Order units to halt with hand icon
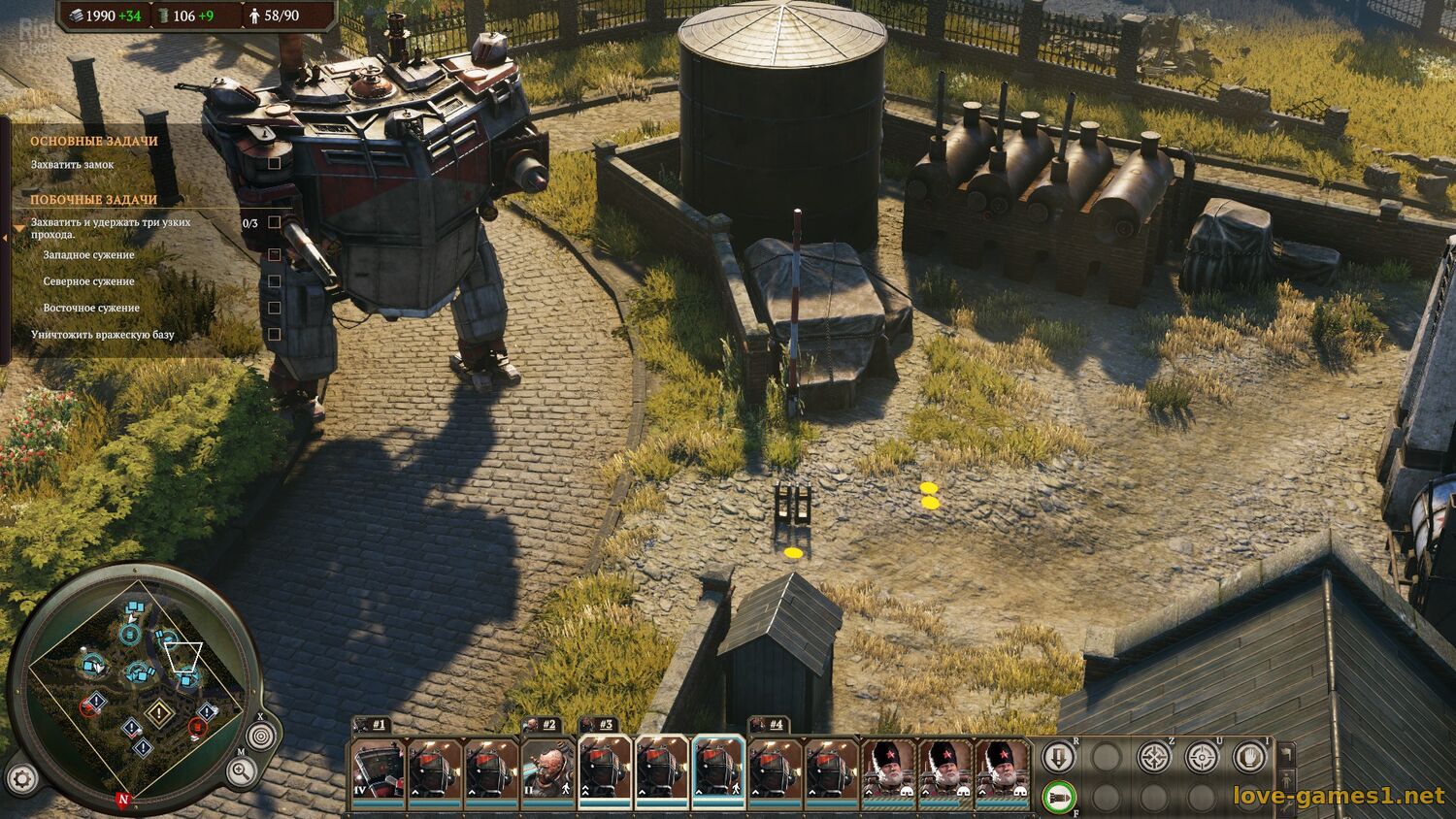The height and width of the screenshot is (819, 1456). pyautogui.click(x=1250, y=756)
